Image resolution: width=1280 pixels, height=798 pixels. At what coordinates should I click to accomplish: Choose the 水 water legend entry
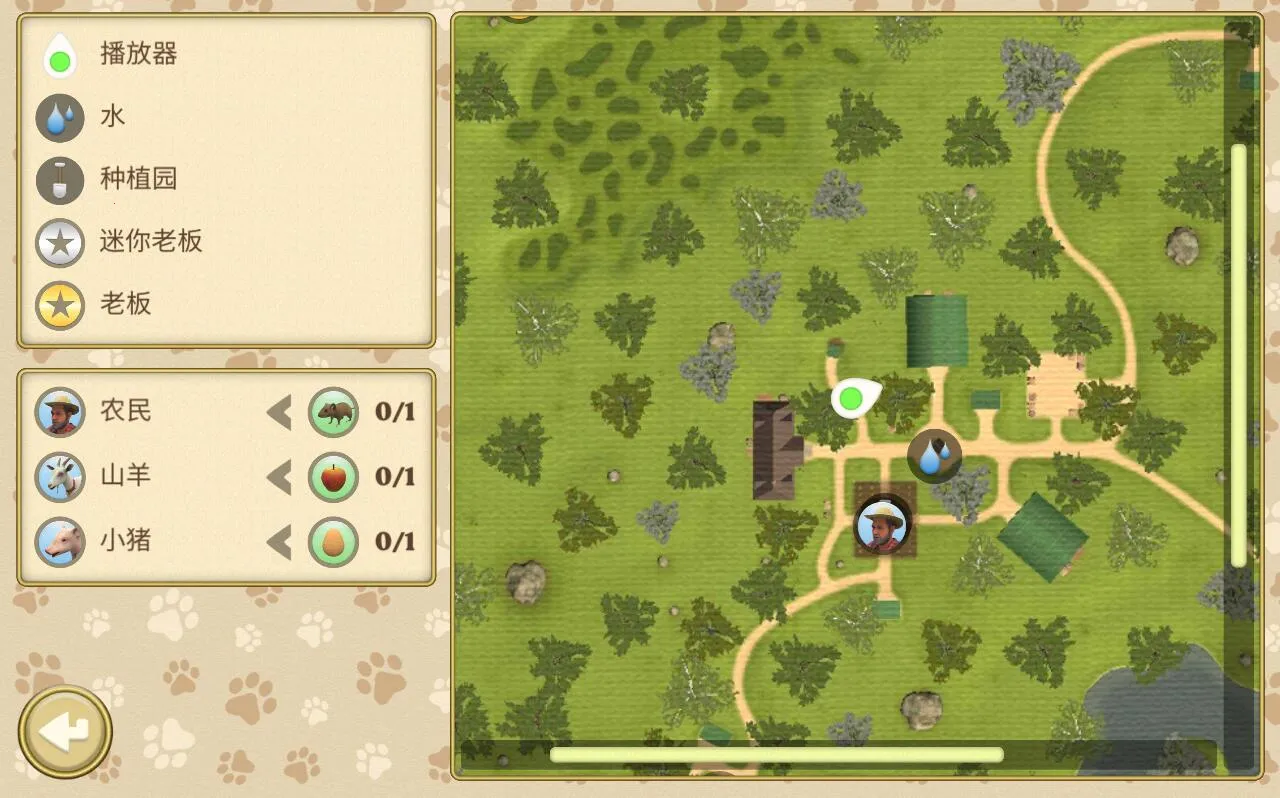pos(112,116)
